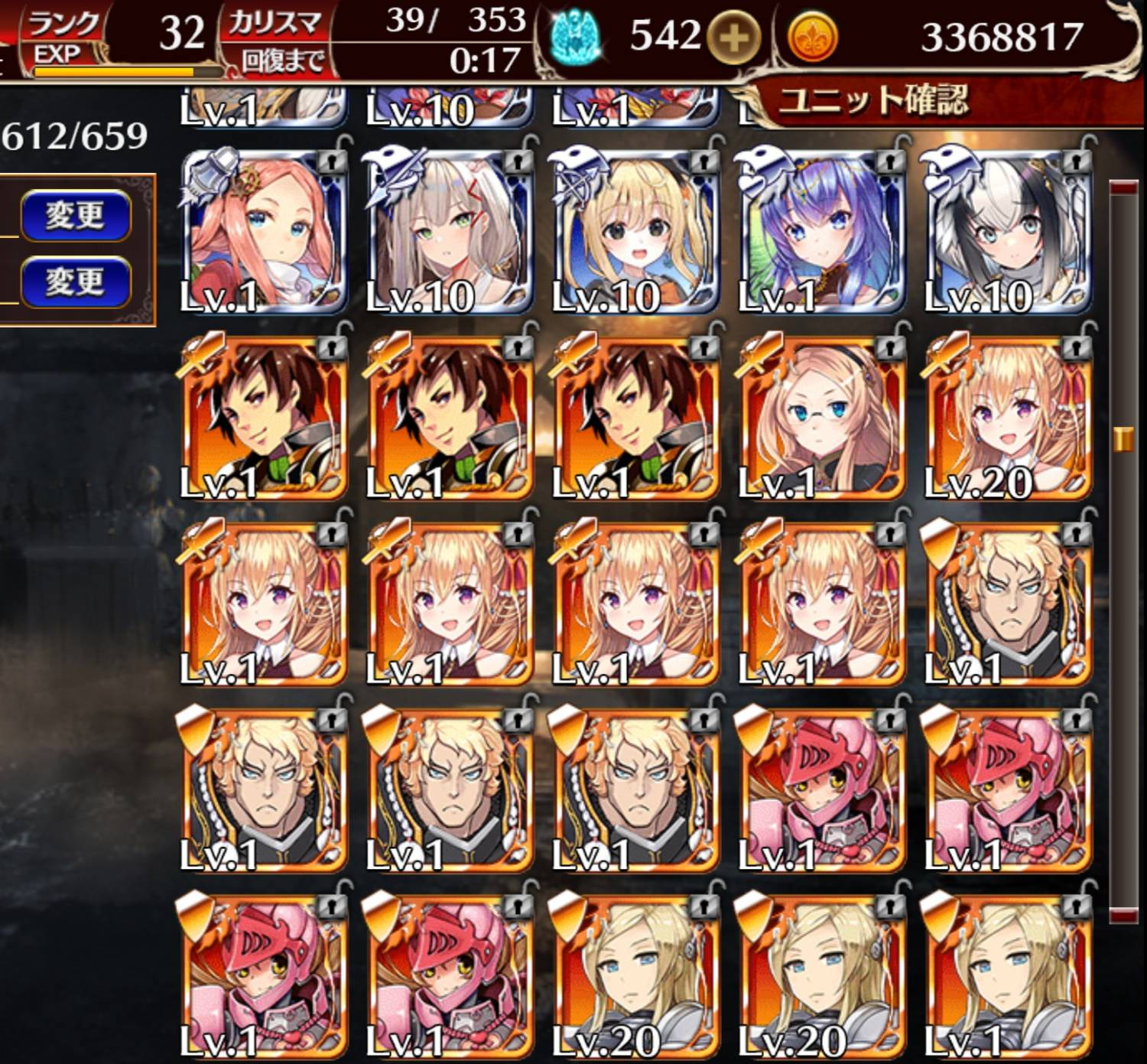This screenshot has height=1064, width=1147.
Task: Select the purple-haired Lv.1 platinum unit
Action: 820,233
